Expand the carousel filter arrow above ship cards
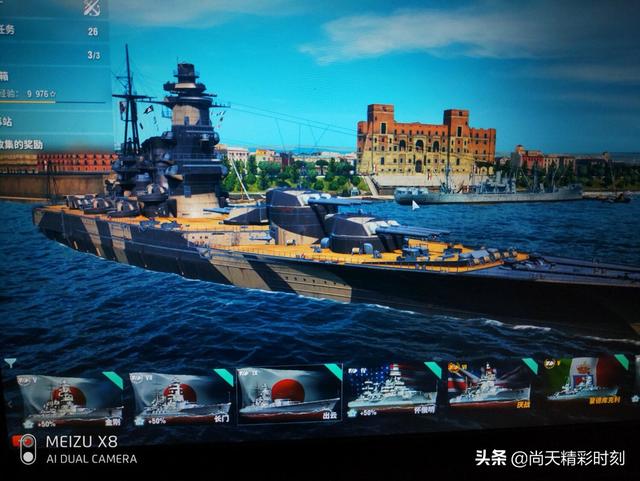 coord(10,362)
